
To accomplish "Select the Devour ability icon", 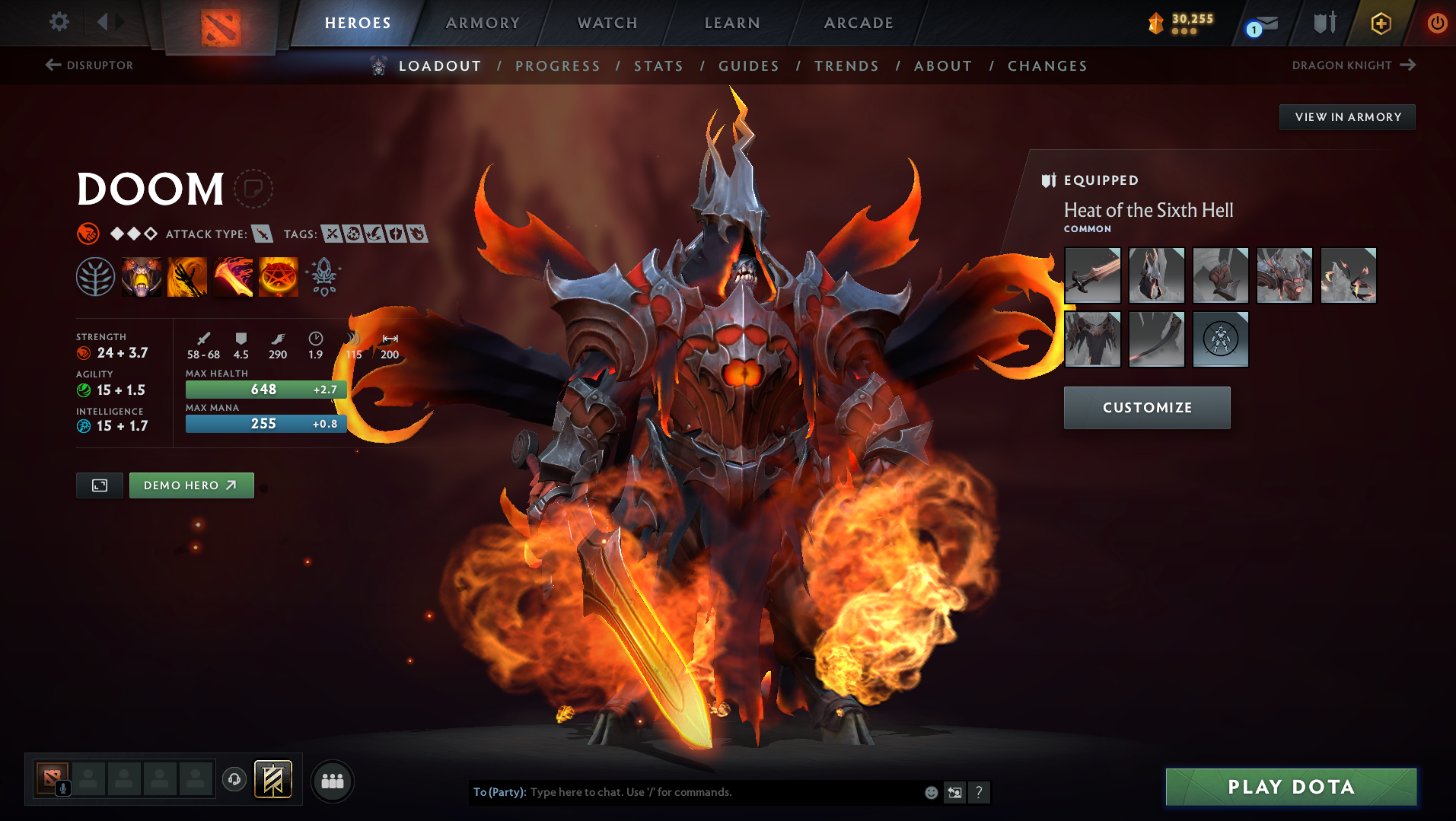I will 142,276.
